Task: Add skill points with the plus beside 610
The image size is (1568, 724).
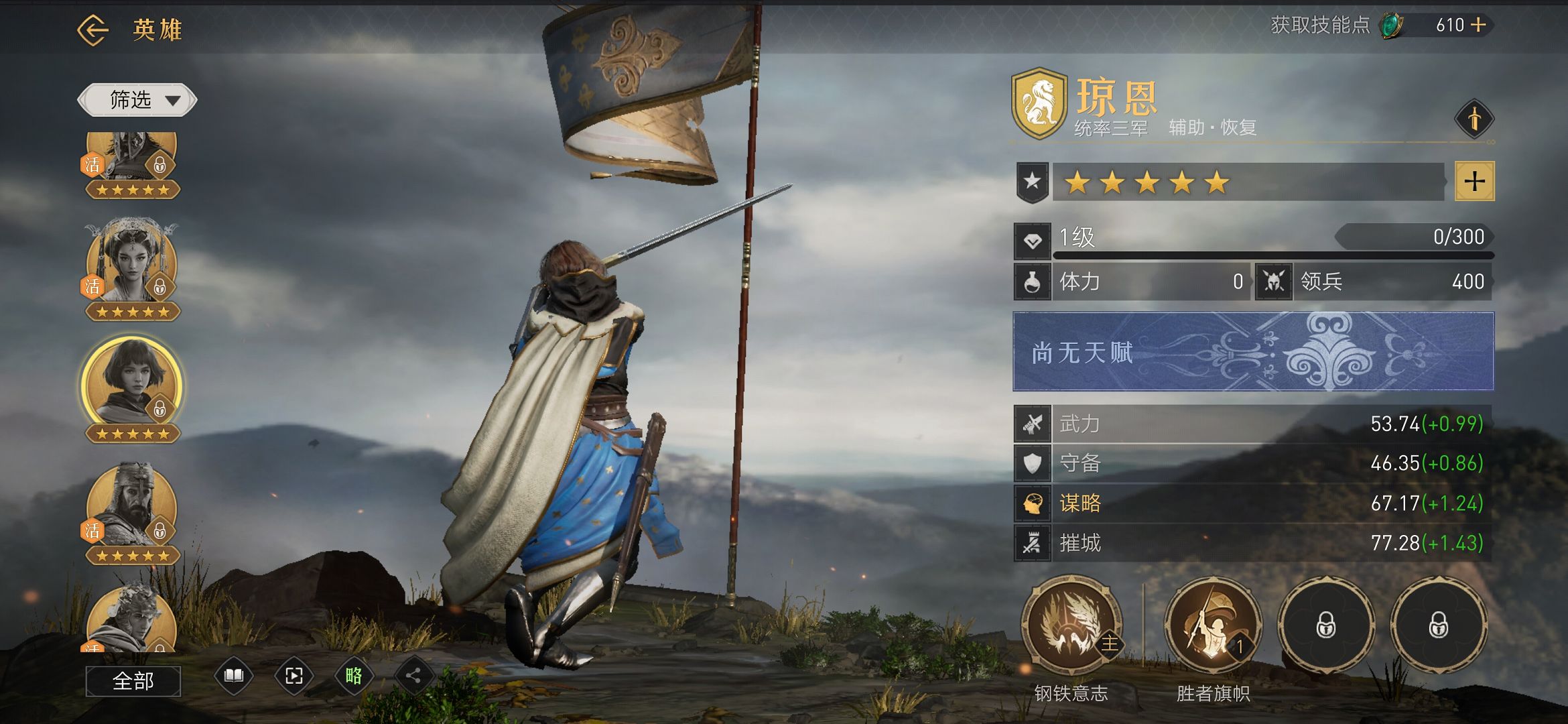Action: (1478, 25)
